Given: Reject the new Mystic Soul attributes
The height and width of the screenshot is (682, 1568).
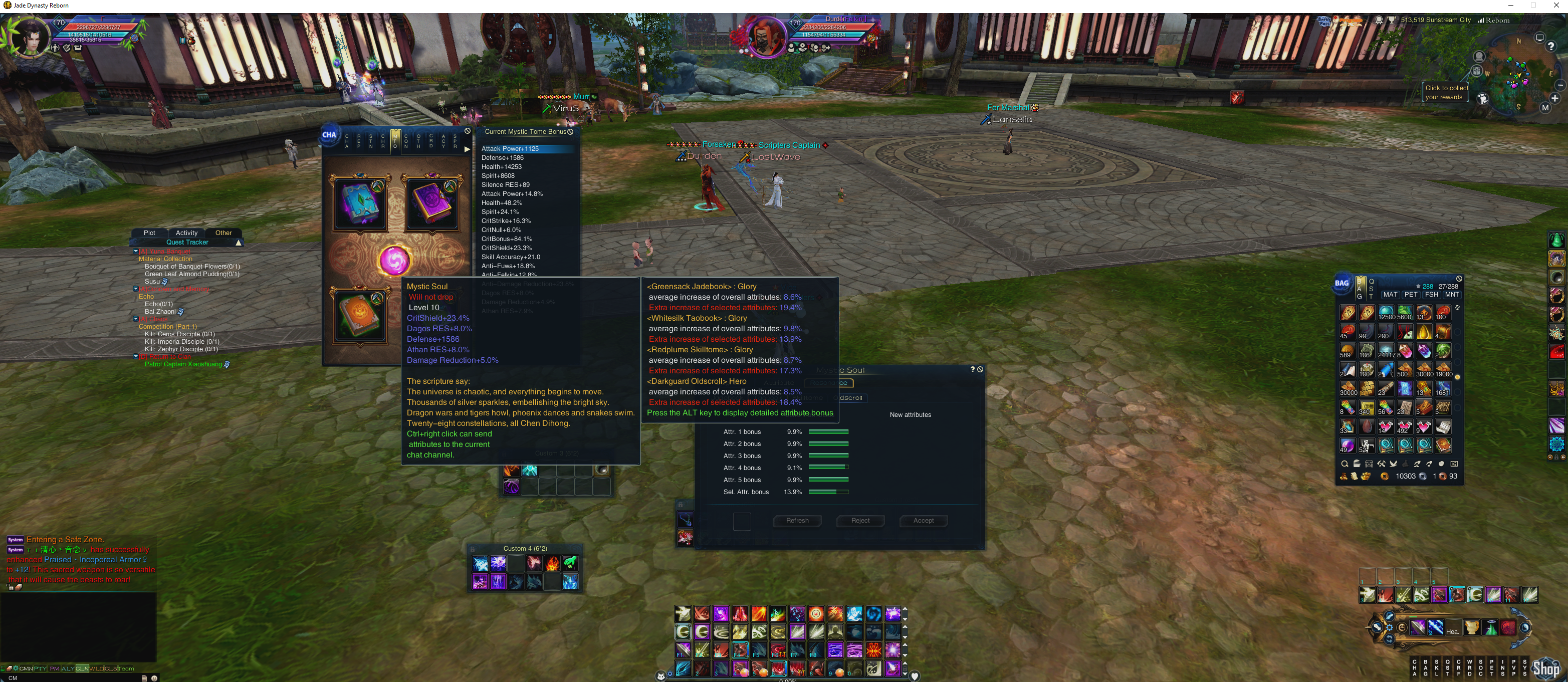Looking at the screenshot, I should tap(859, 521).
